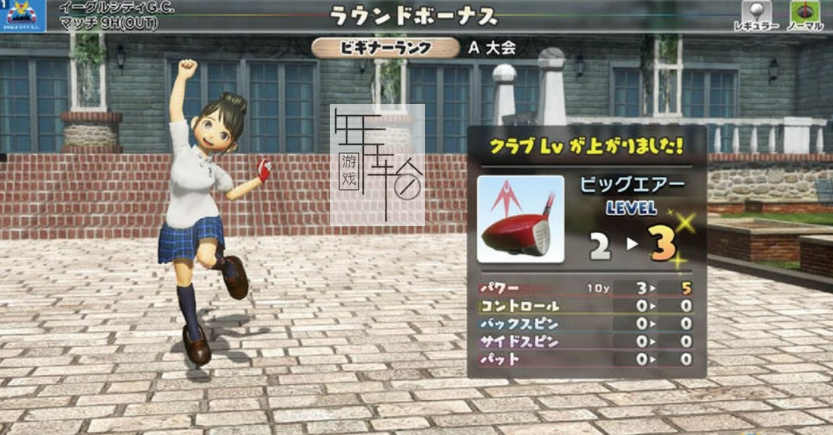The height and width of the screenshot is (435, 833).
Task: Select the バックスピン stat row
Action: pos(587,324)
